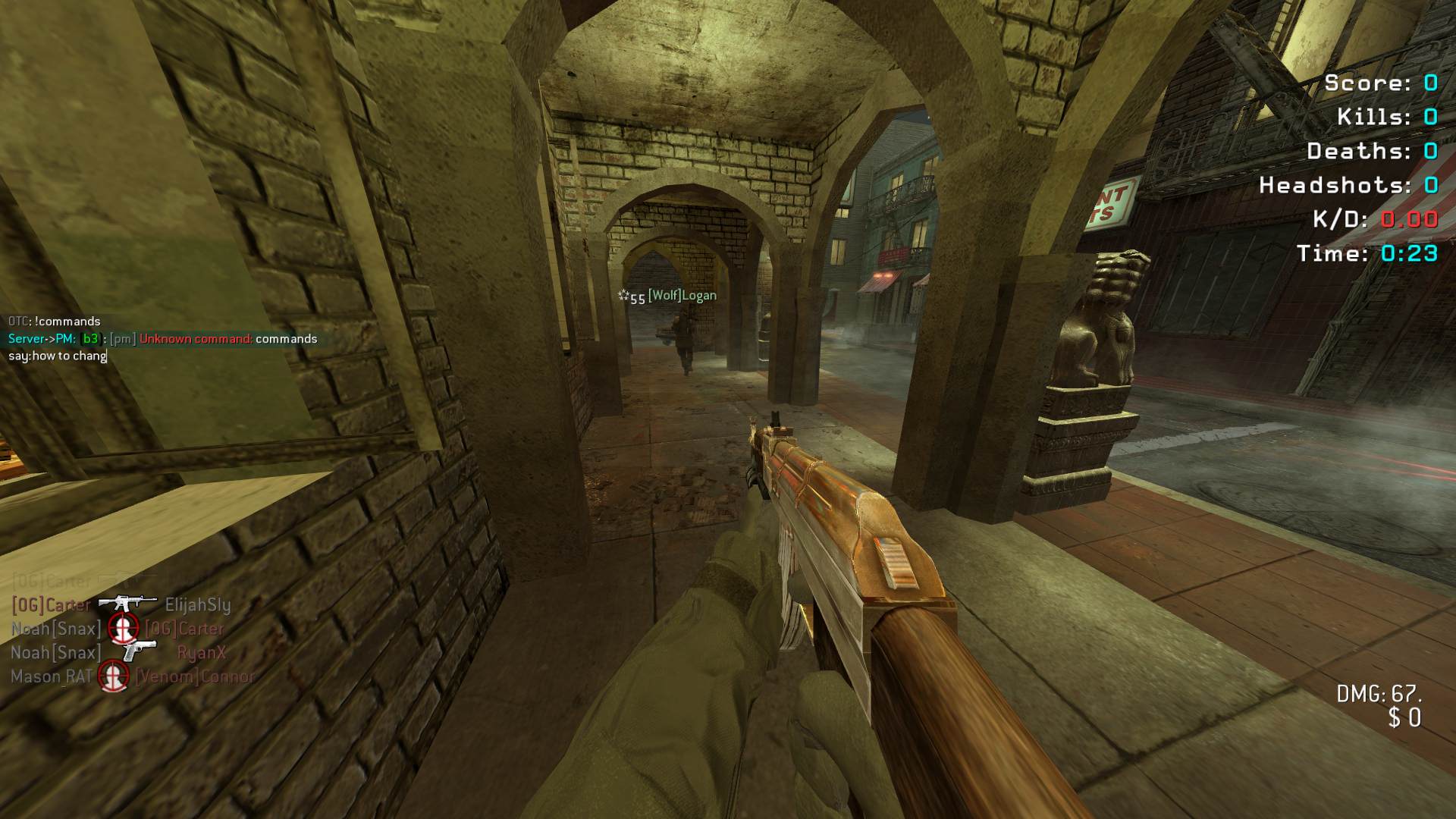
Task: Click the say chat input line
Action: point(58,356)
